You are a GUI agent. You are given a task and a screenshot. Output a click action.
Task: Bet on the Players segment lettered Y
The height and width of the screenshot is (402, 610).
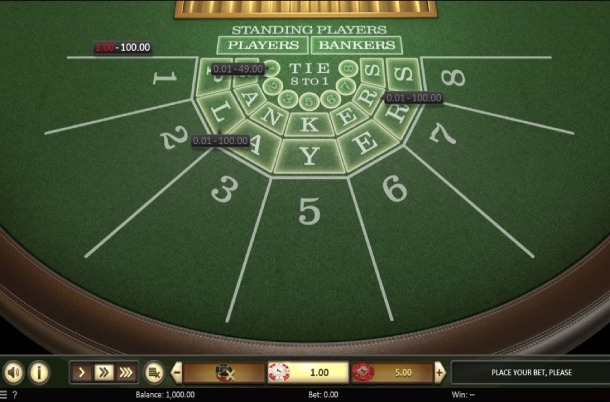coord(309,155)
